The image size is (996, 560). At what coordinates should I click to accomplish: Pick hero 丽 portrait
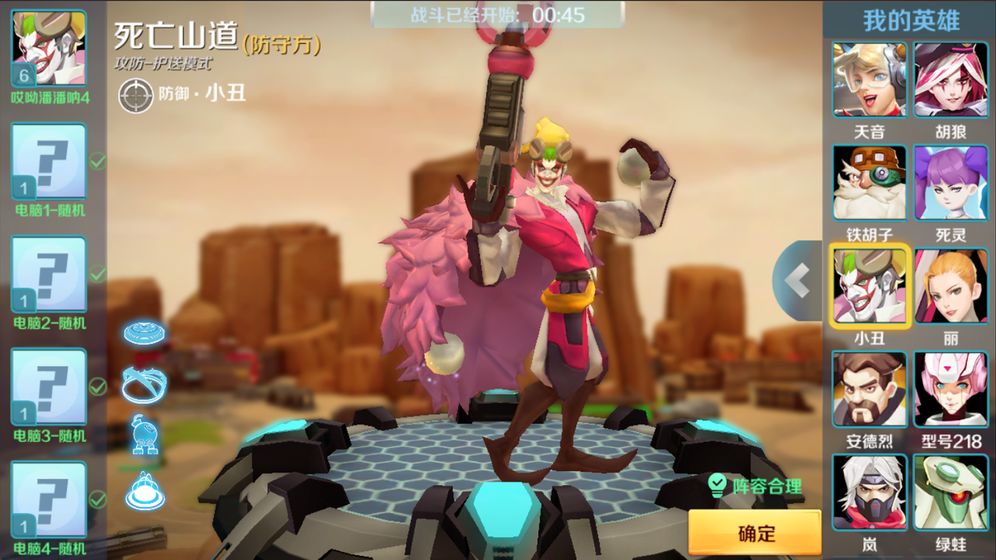tap(950, 286)
